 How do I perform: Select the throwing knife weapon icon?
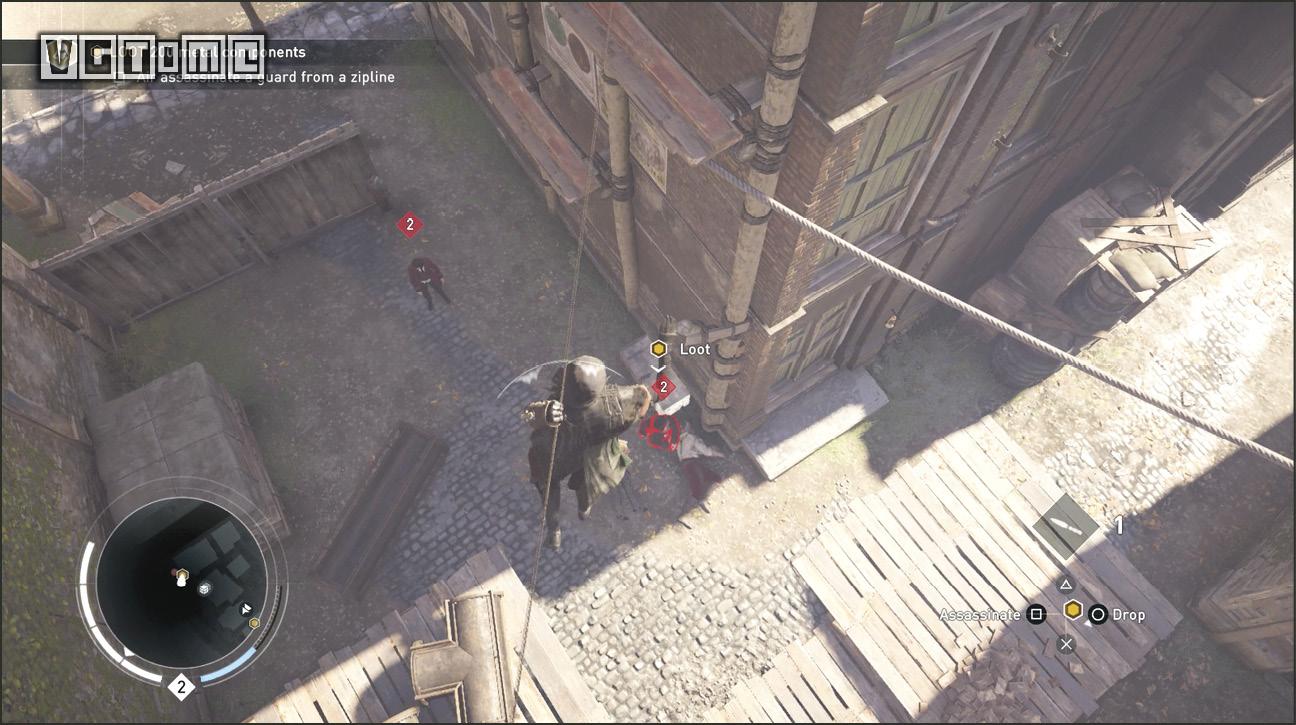[x=1066, y=526]
